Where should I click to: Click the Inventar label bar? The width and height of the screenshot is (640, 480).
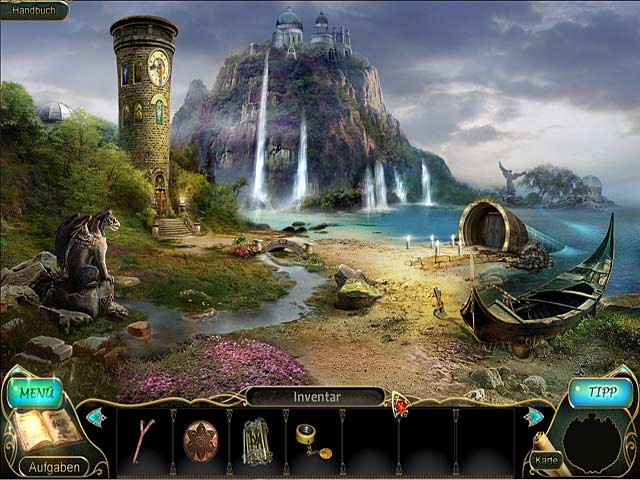click(x=316, y=397)
